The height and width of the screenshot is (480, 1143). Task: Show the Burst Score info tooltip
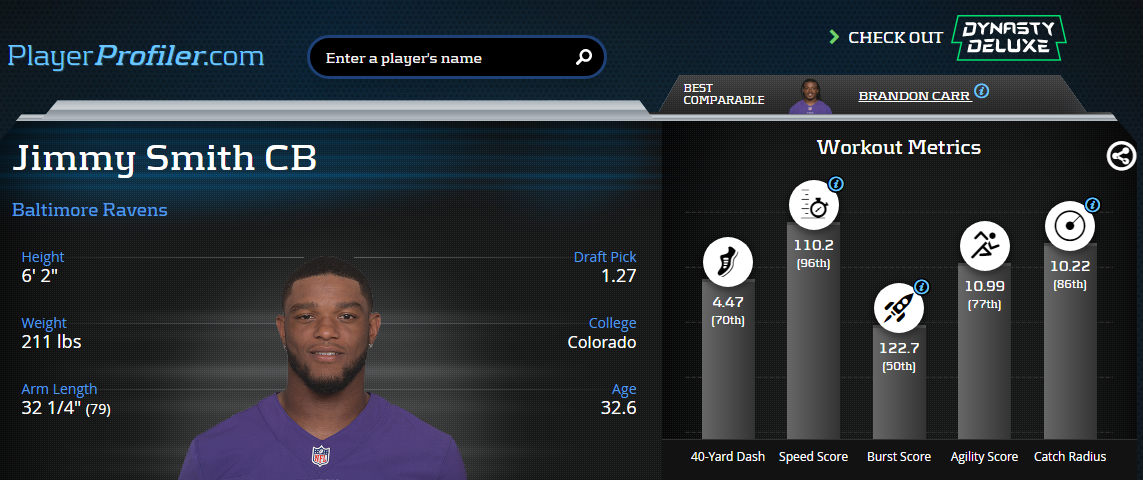922,286
